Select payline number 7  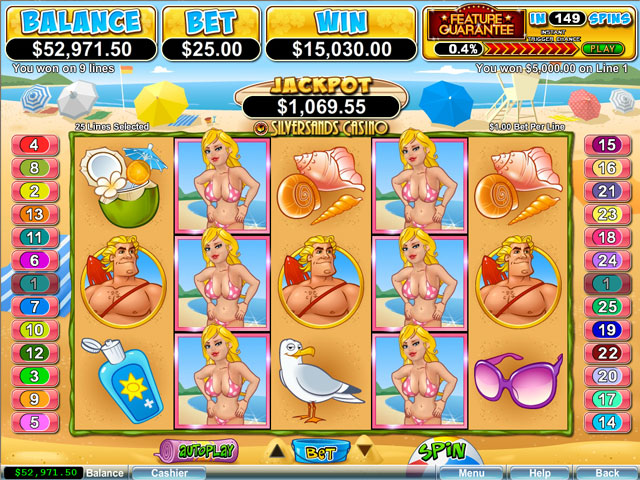tap(34, 306)
